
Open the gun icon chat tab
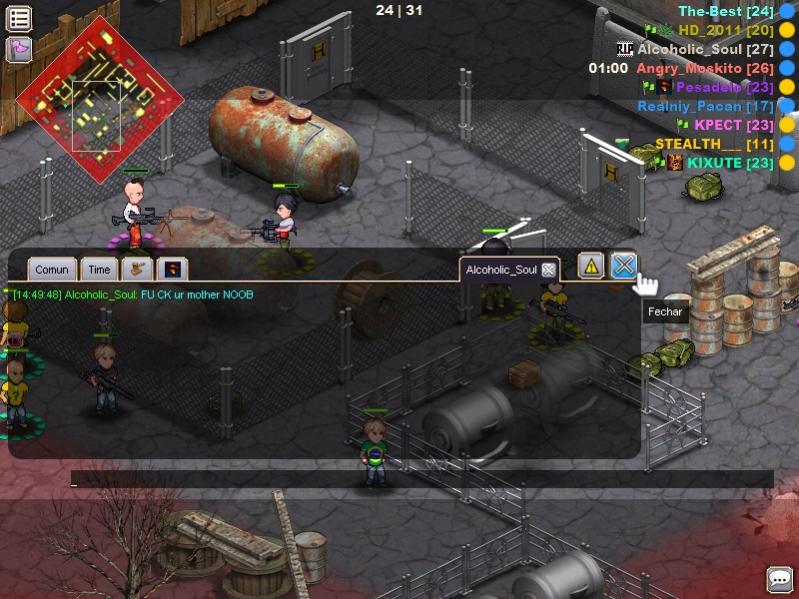(x=137, y=269)
